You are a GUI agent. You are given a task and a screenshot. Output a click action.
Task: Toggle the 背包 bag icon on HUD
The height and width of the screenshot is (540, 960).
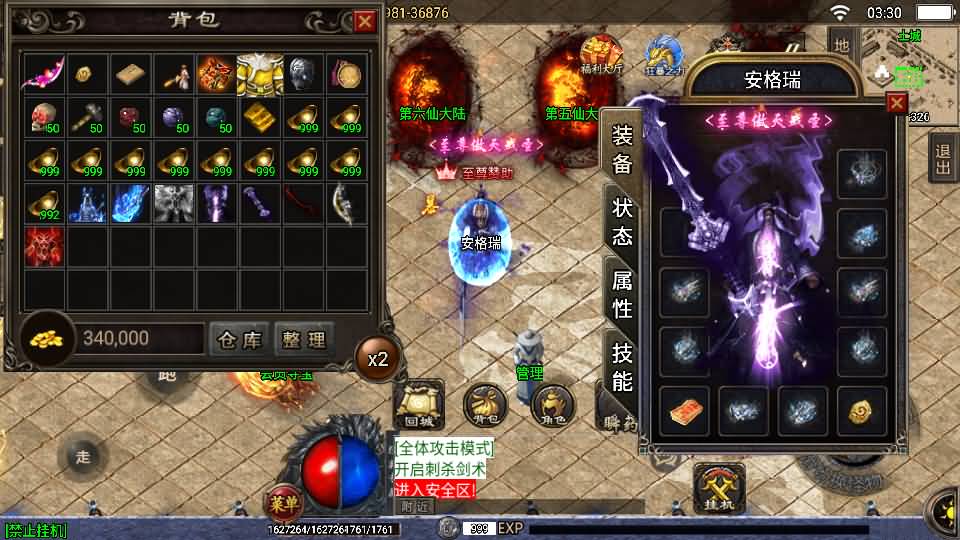(x=484, y=405)
